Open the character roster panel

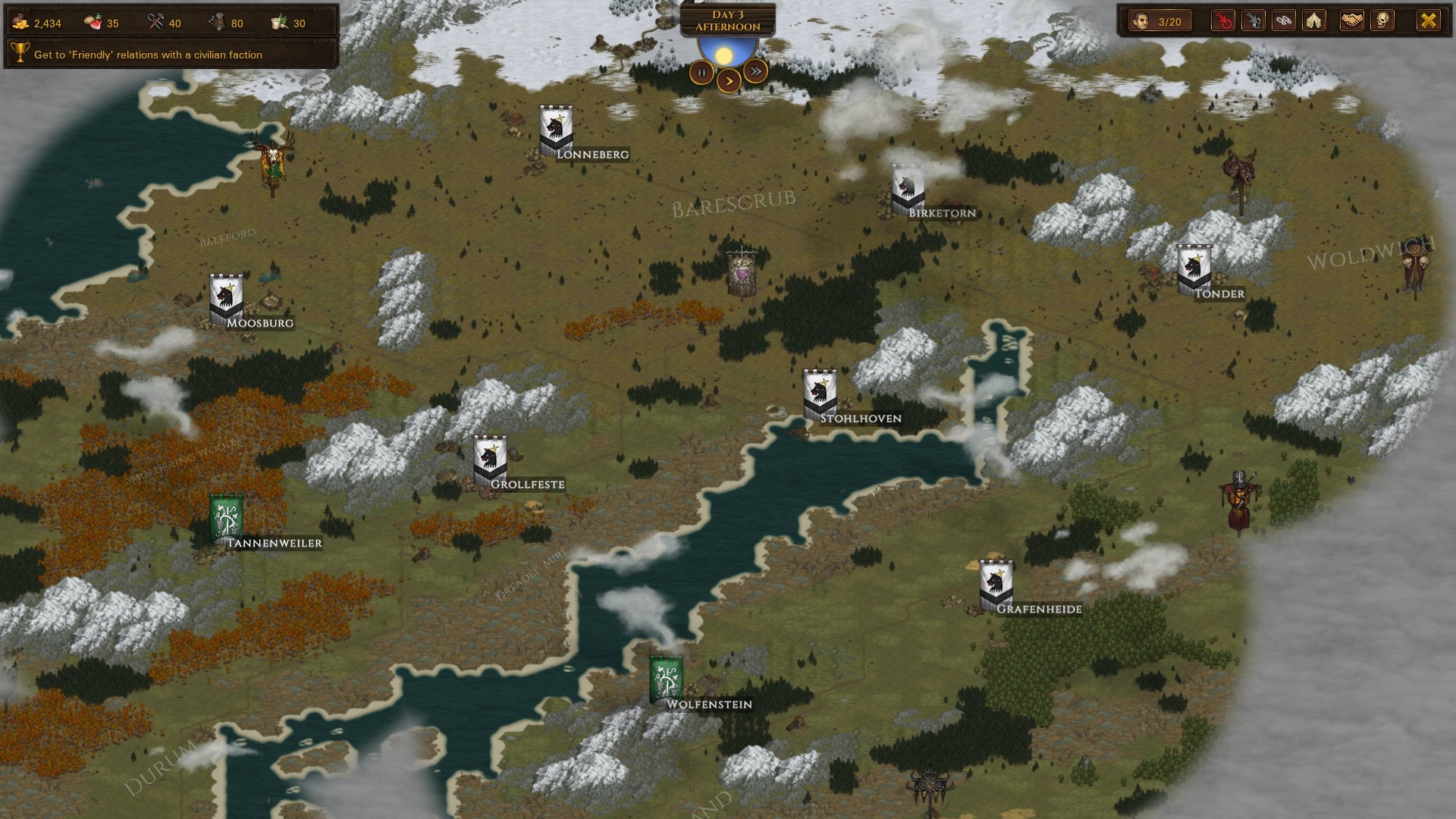[1160, 21]
